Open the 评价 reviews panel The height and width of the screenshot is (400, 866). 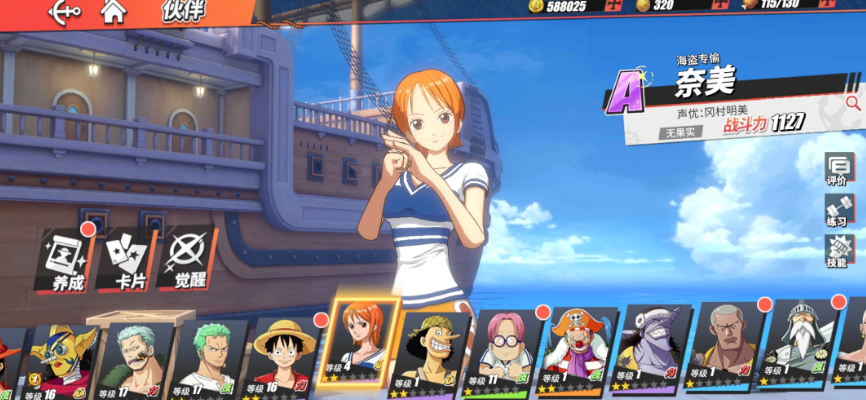[838, 169]
